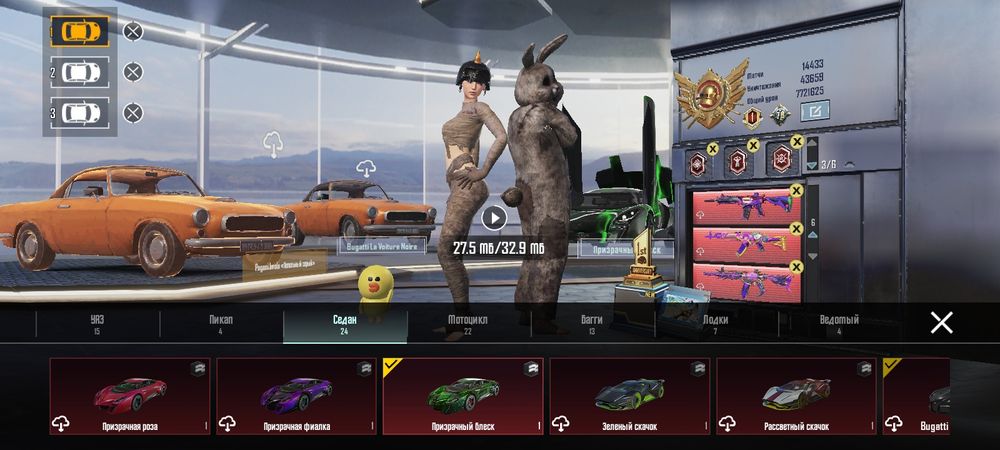The height and width of the screenshot is (450, 1000).
Task: Pick the Призрачный блеск green car
Action: tap(463, 396)
